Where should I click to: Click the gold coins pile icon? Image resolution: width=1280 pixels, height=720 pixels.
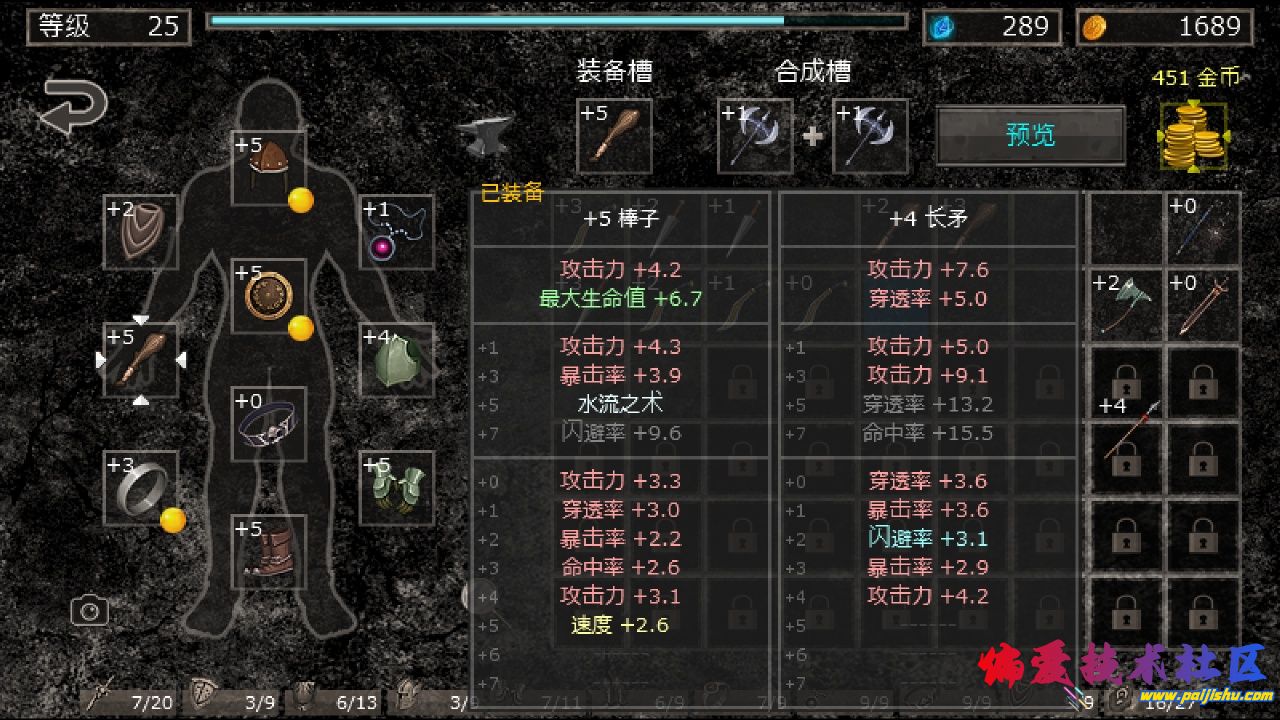(1194, 135)
